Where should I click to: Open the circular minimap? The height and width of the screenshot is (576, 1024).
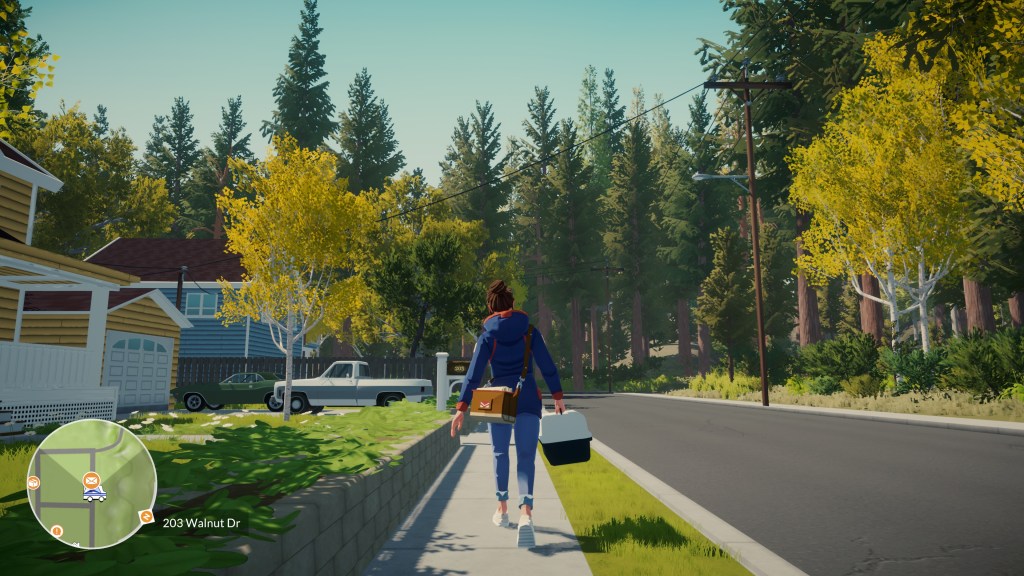click(x=91, y=483)
